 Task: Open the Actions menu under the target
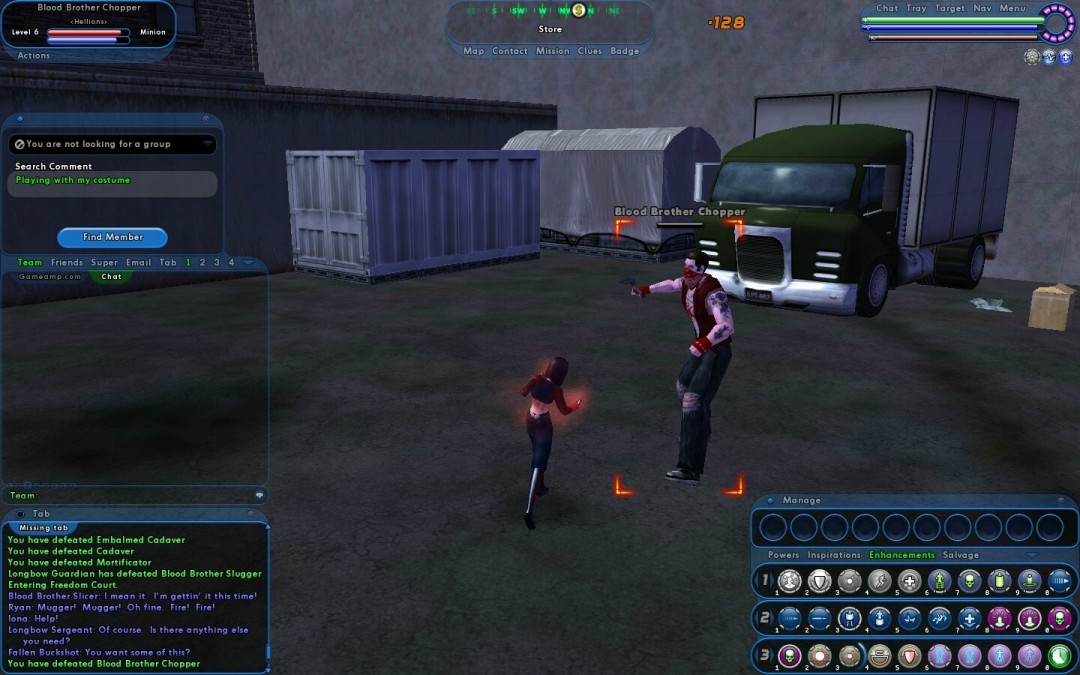(33, 55)
